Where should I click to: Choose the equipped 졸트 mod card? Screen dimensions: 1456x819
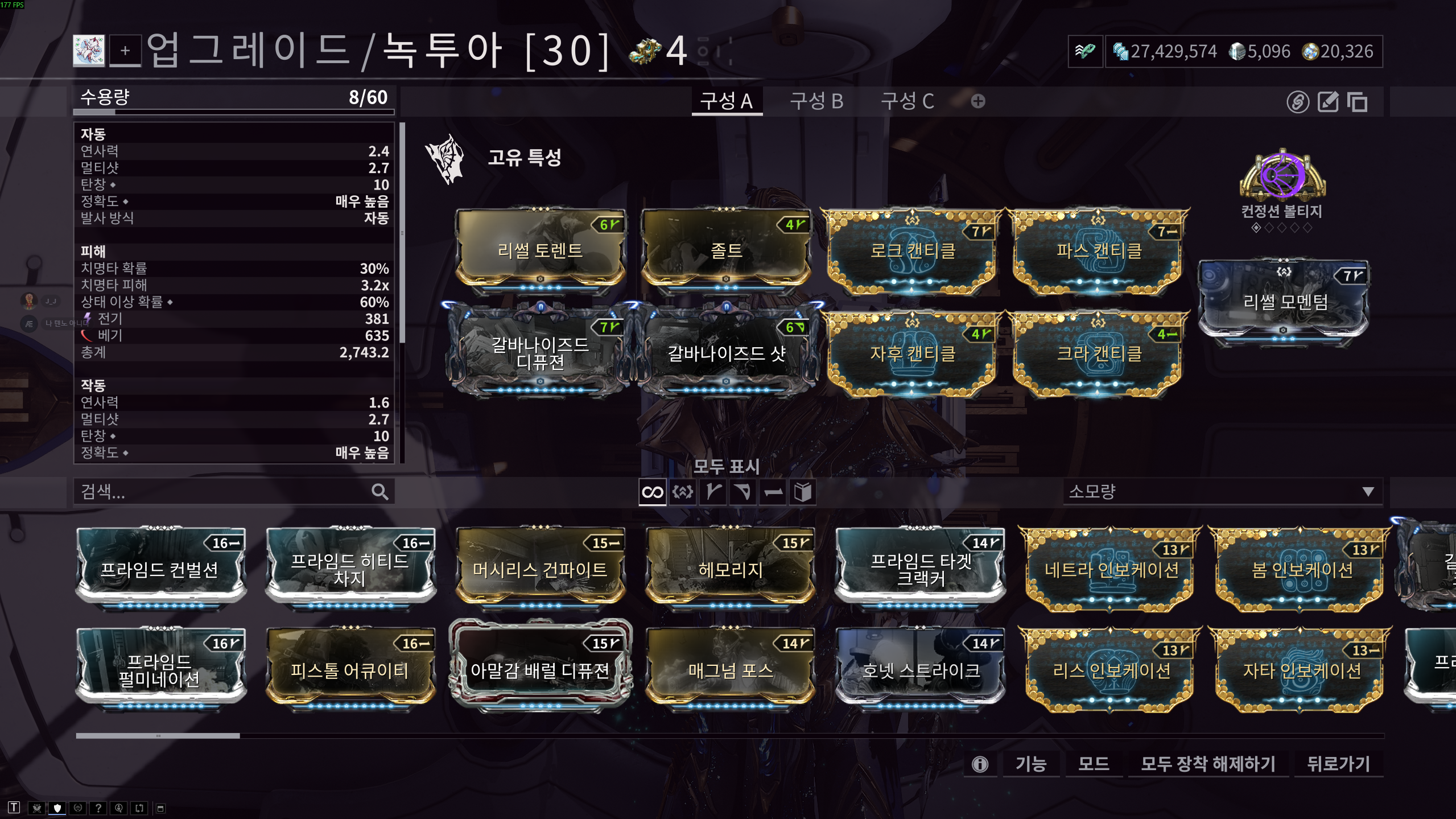(x=726, y=249)
